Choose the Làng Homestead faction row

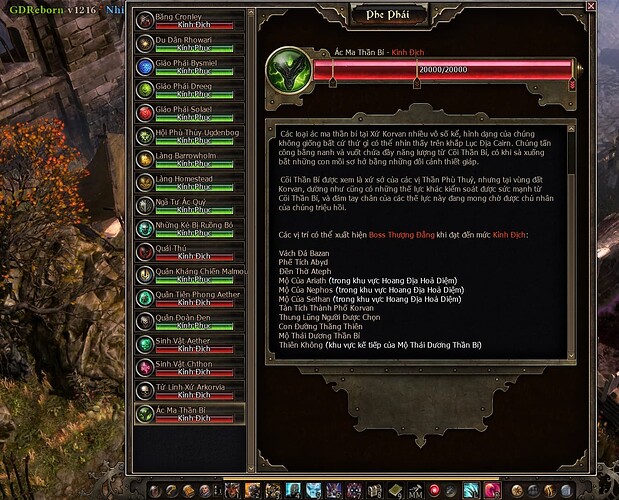point(188,182)
